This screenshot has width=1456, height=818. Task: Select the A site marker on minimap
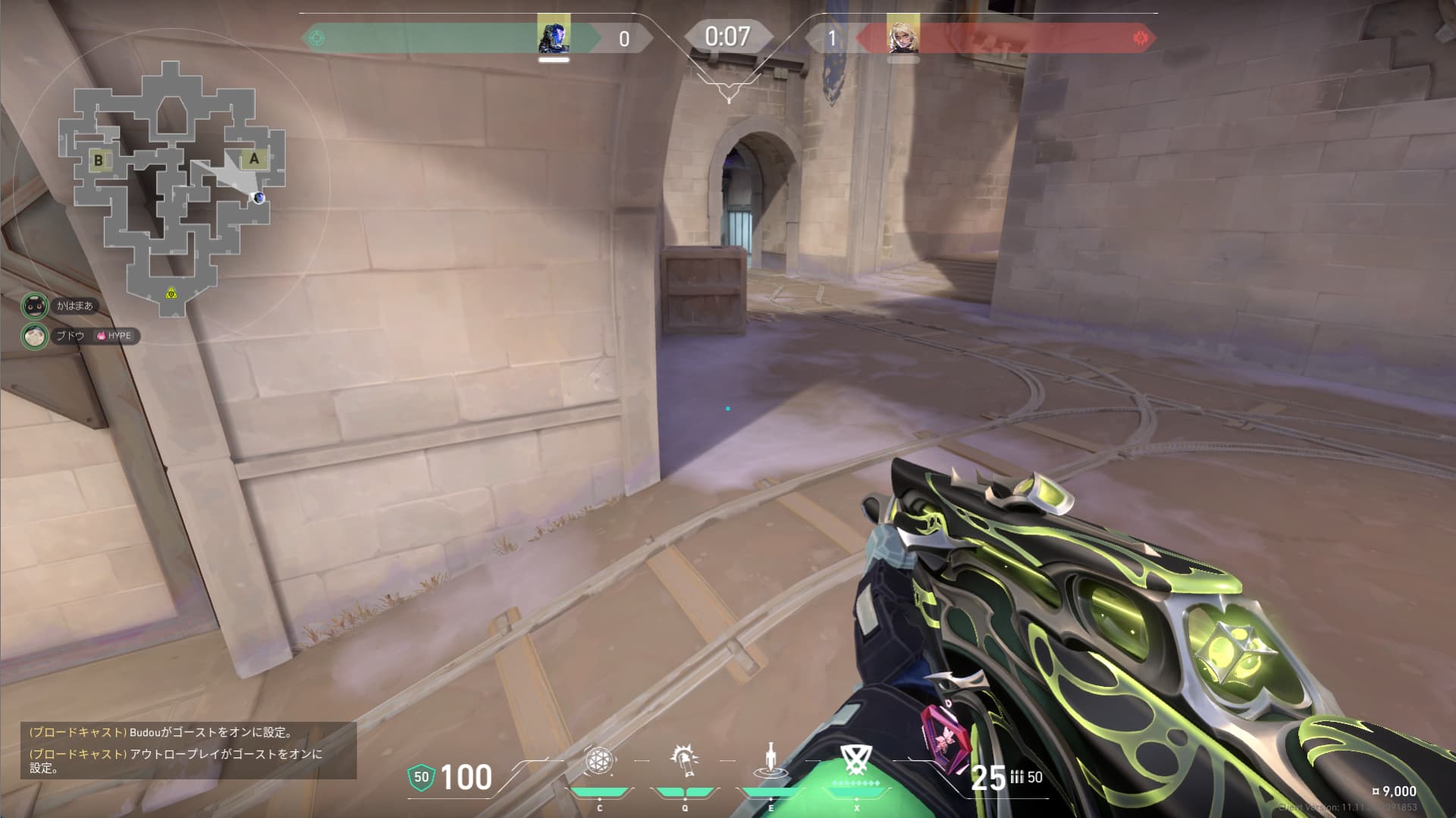pos(254,158)
